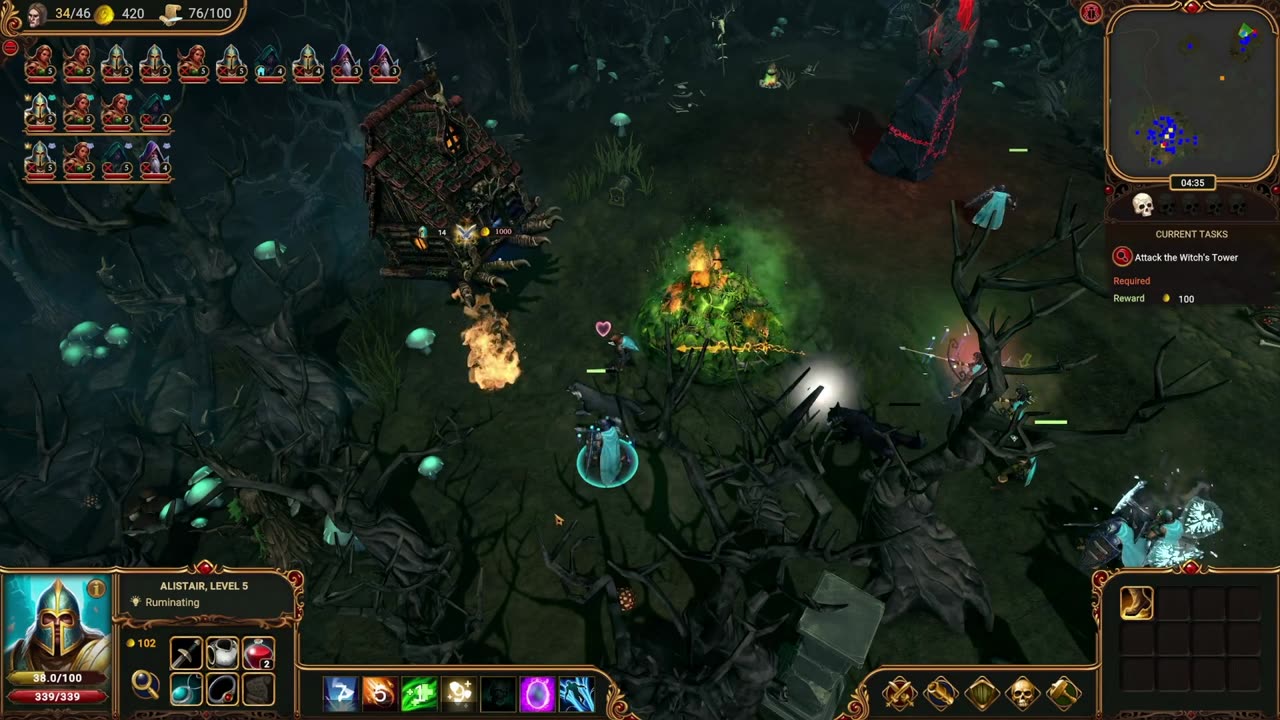Image resolution: width=1280 pixels, height=720 pixels.
Task: Open Alistair's info panel via the i button
Action: click(x=96, y=590)
